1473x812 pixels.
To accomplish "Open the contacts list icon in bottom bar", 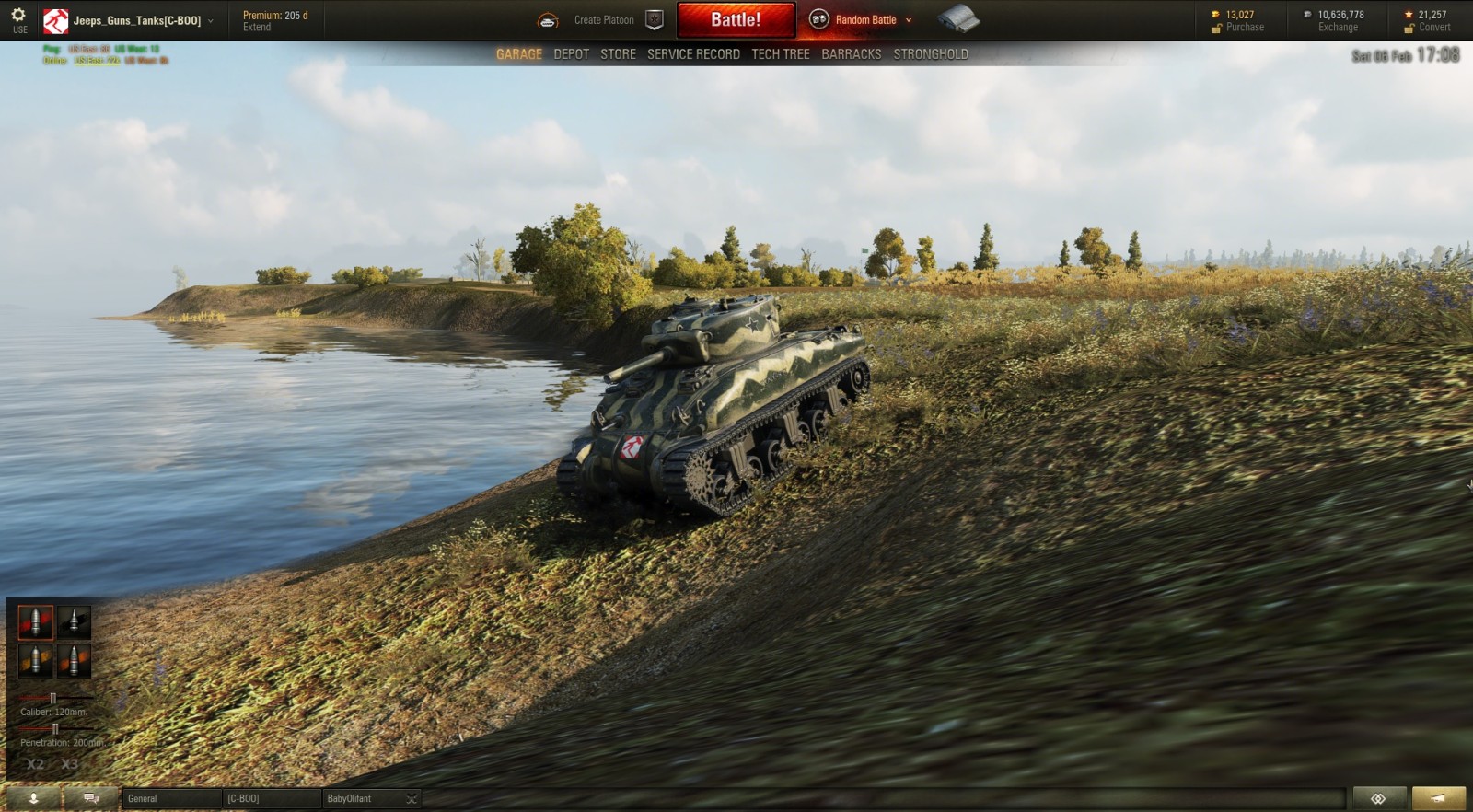I will coord(32,798).
